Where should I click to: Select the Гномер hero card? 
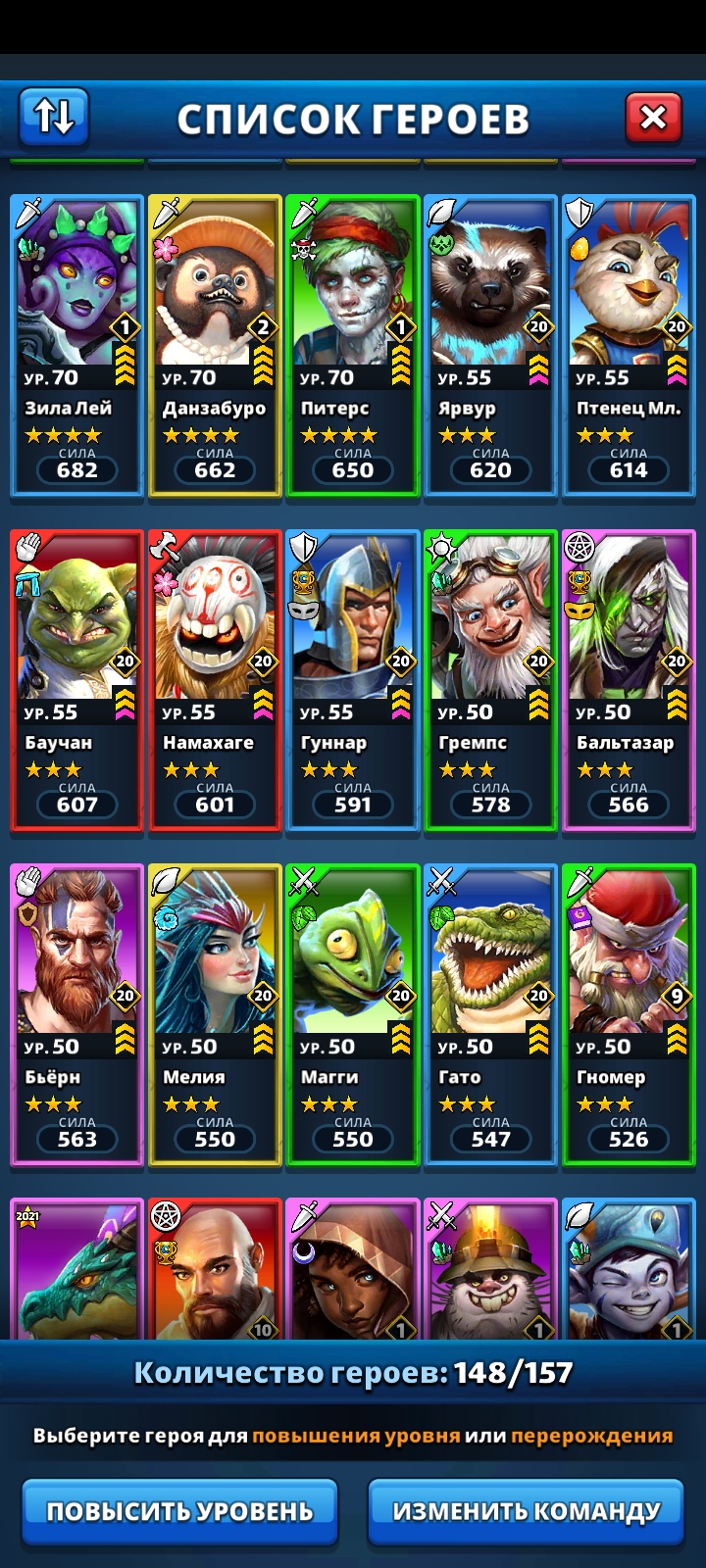629,1014
